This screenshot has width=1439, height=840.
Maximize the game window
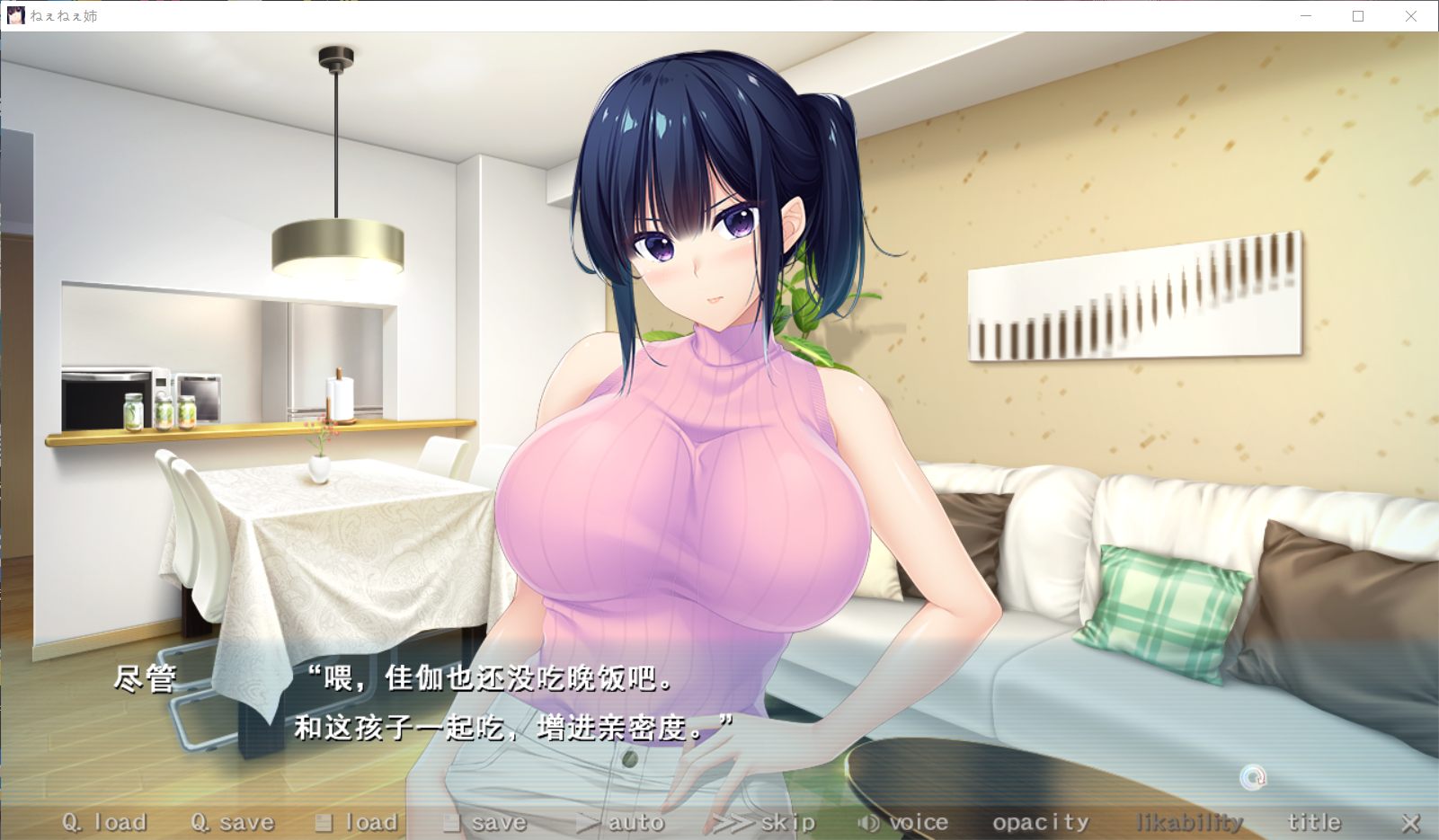(x=1358, y=16)
